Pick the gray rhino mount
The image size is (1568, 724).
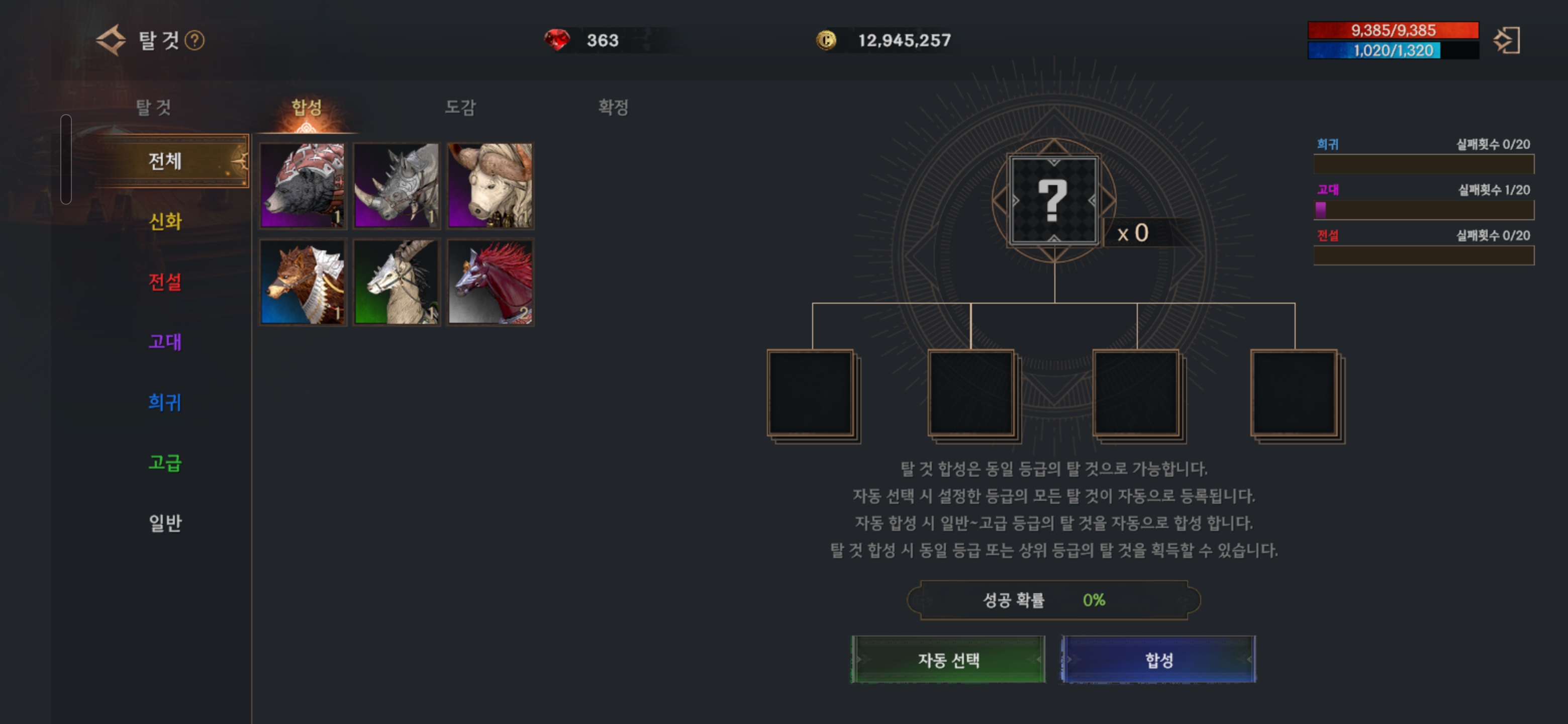coord(396,186)
